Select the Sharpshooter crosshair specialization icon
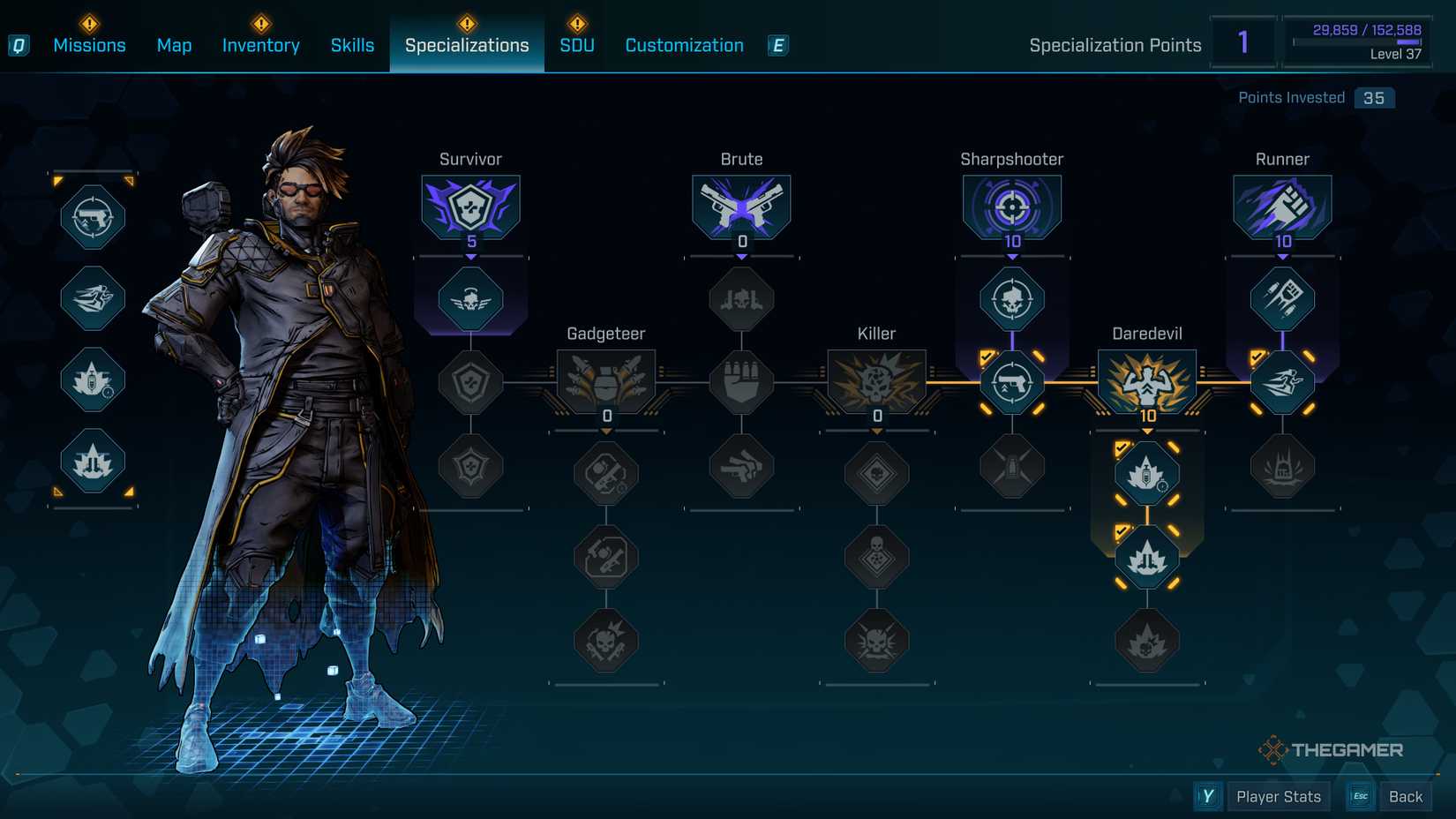Viewport: 1456px width, 819px height. (1011, 206)
